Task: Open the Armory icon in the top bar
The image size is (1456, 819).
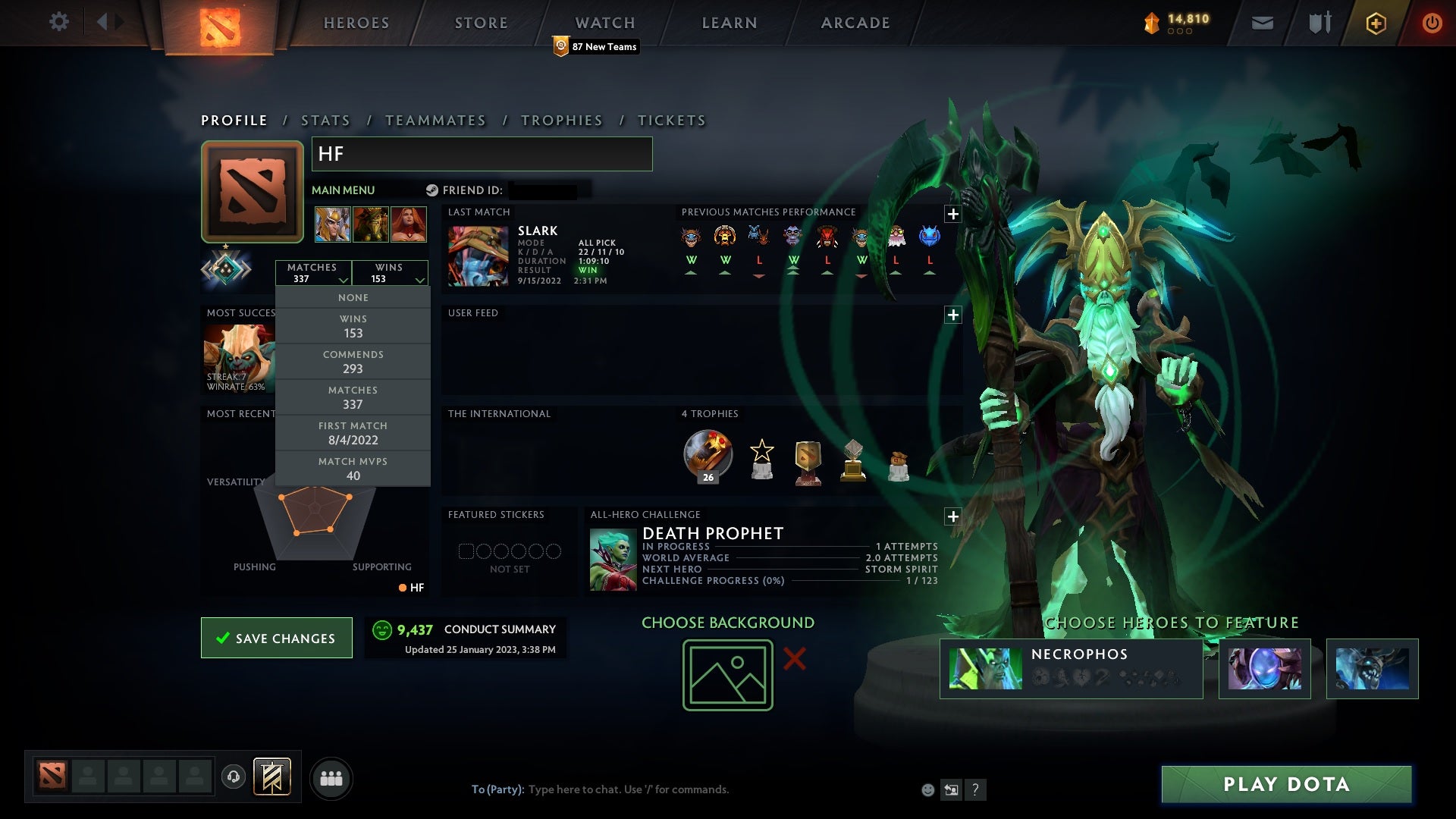Action: pos(1319,22)
